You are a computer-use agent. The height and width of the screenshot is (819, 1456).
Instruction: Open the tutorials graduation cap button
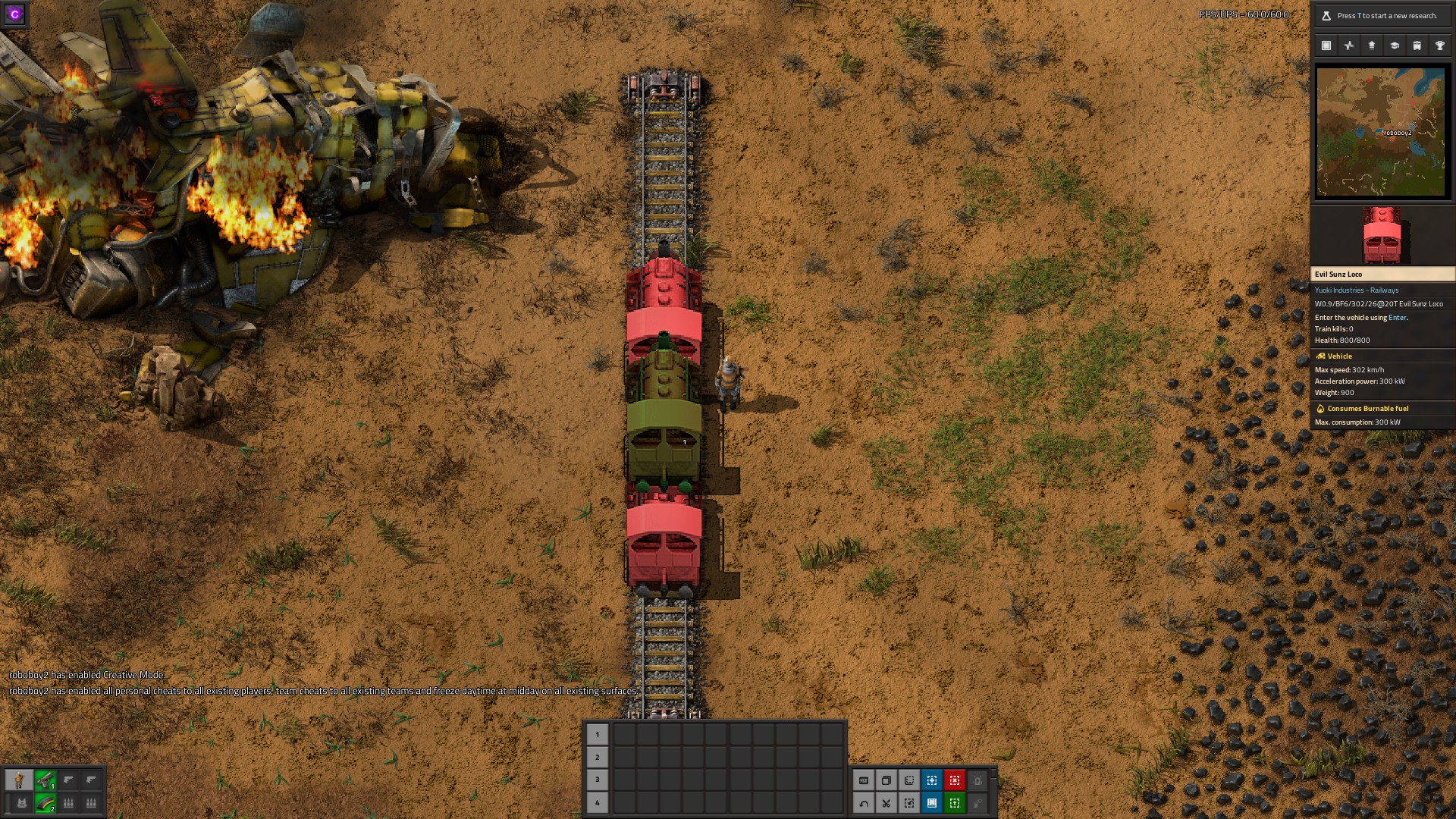[x=1394, y=45]
